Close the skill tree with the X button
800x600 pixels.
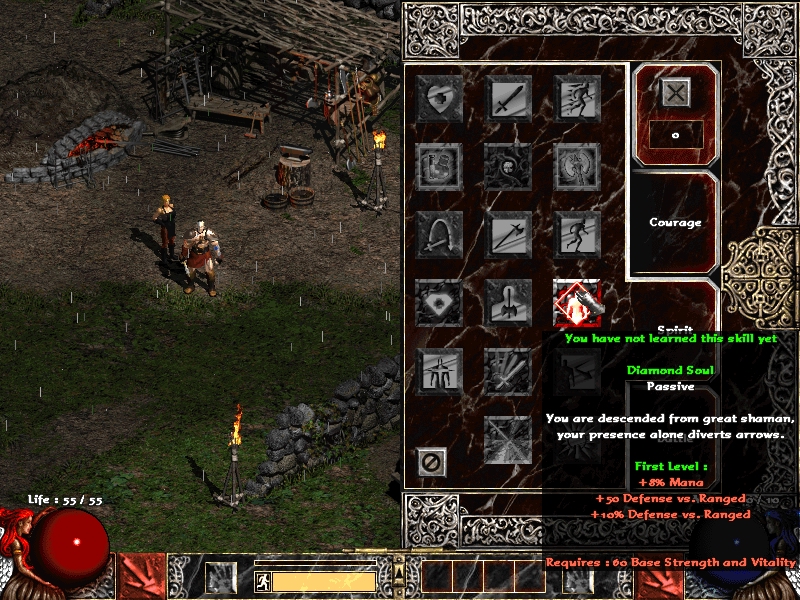(676, 92)
